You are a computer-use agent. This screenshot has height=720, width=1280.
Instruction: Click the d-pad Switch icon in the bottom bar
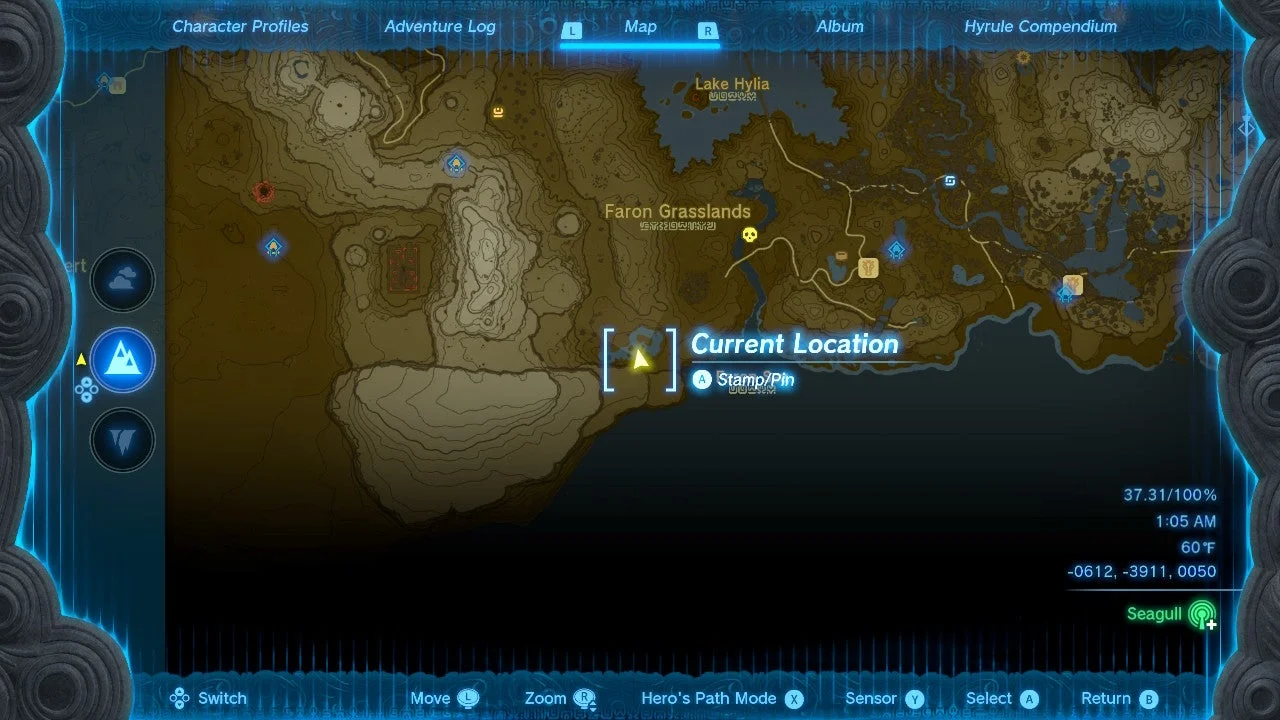click(179, 698)
